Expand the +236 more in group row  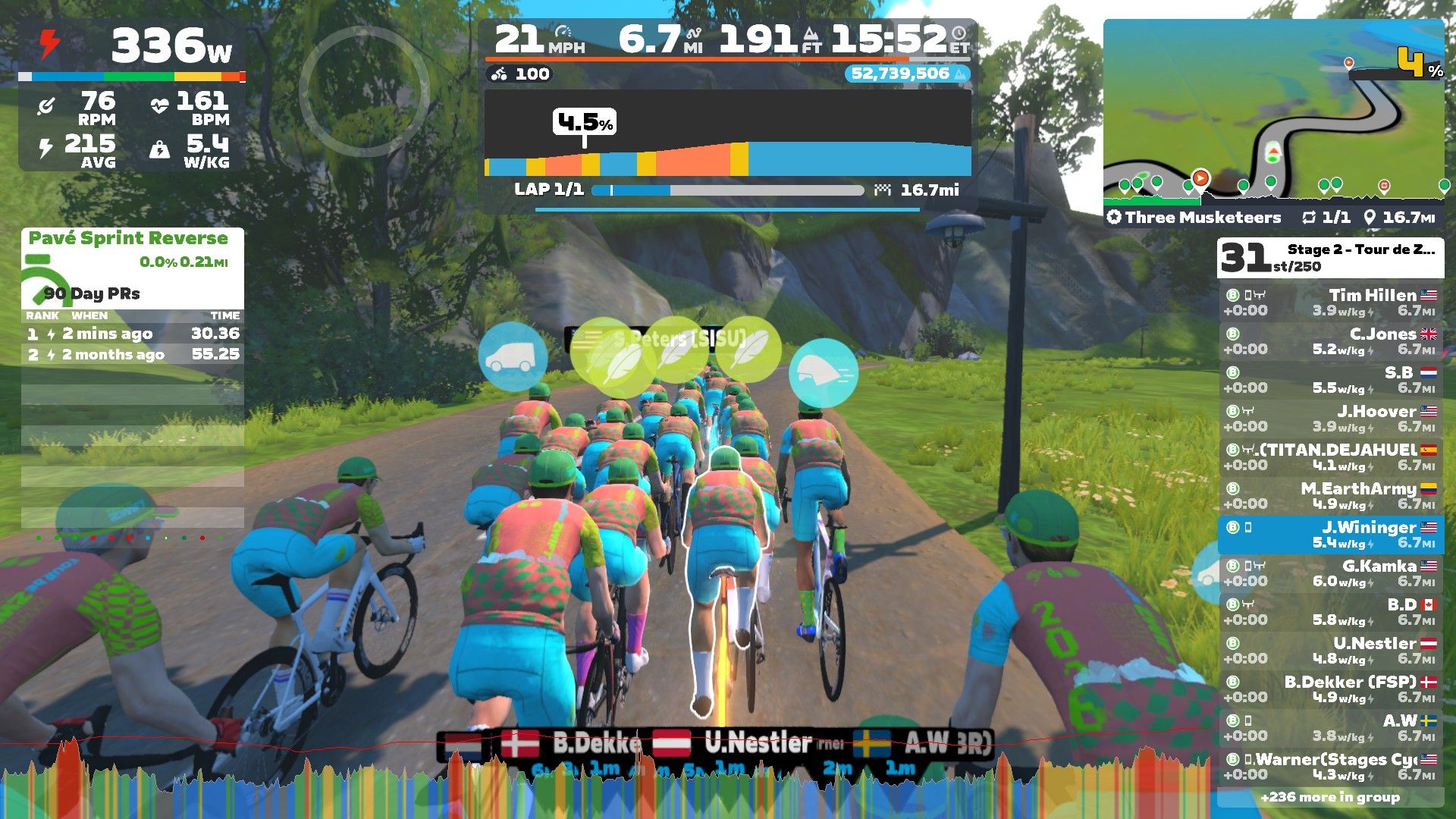click(x=1330, y=797)
